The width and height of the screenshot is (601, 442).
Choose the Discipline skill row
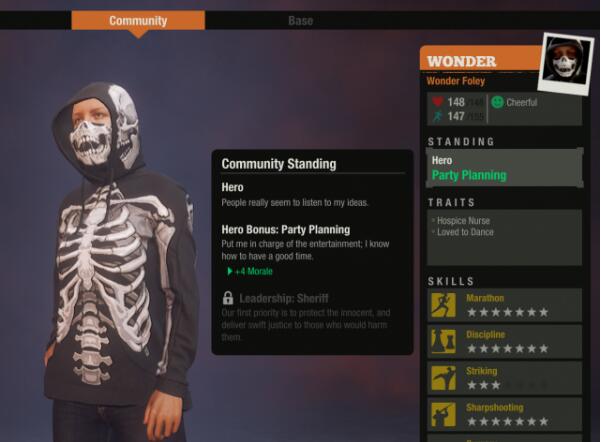click(x=505, y=341)
